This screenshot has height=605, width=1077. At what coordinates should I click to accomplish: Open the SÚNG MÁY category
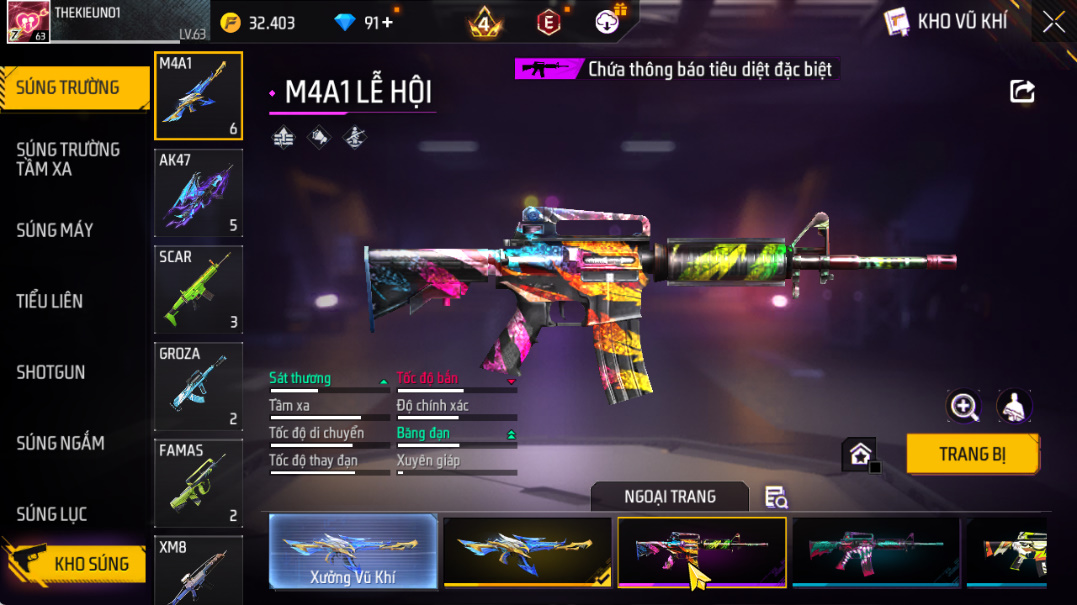click(x=55, y=230)
